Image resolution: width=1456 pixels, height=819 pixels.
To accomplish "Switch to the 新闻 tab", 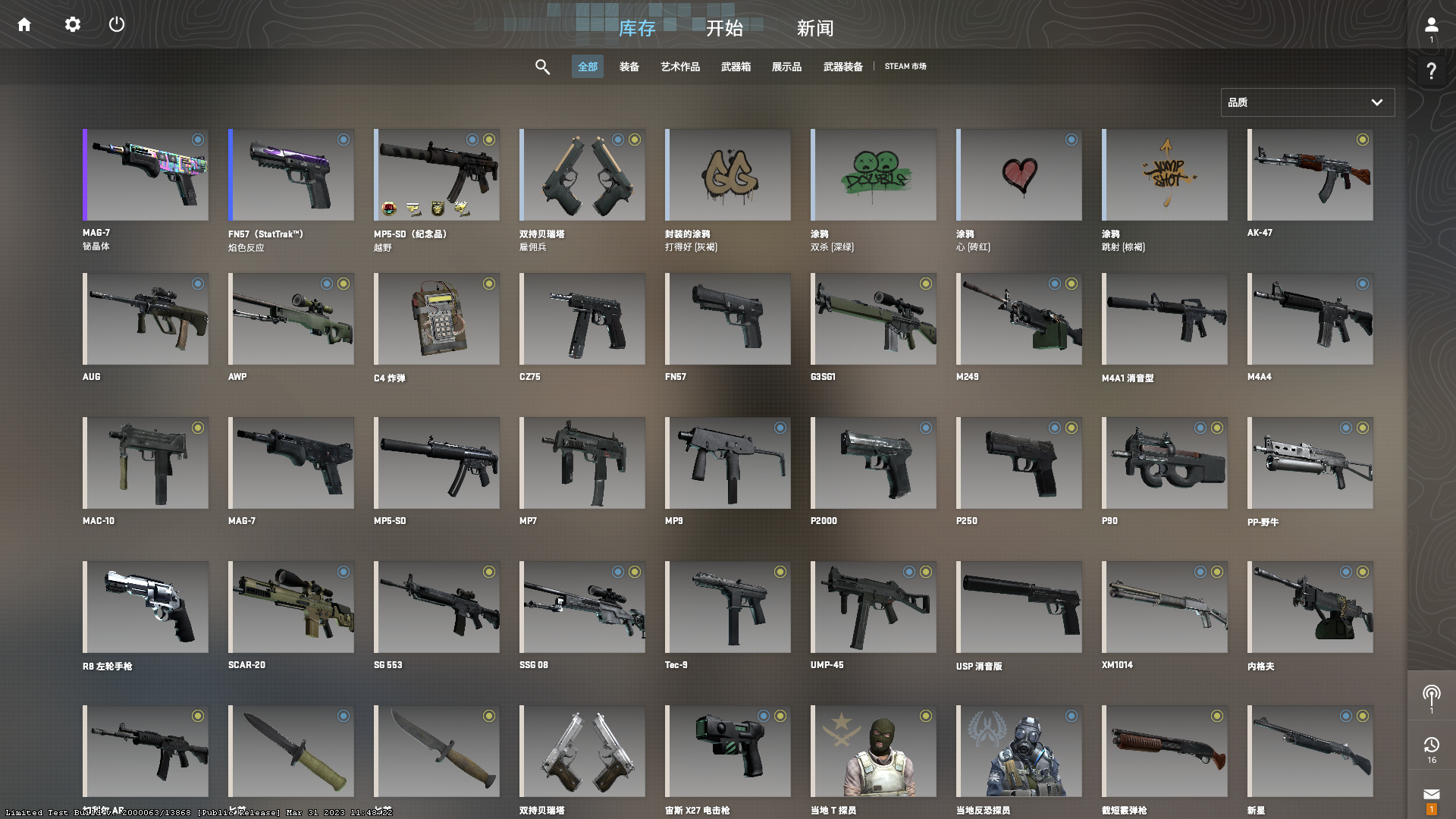I will (x=814, y=29).
